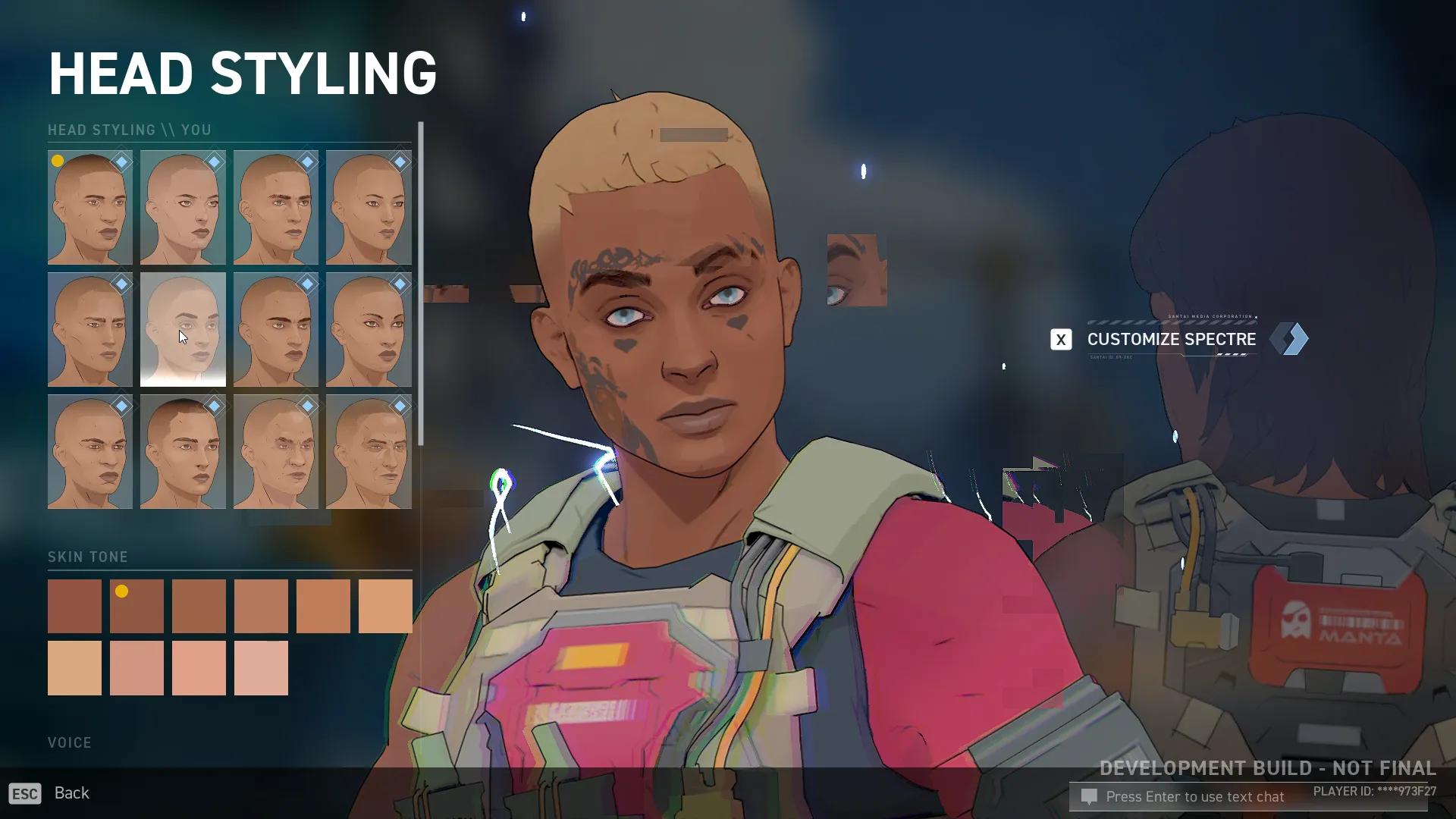This screenshot has height=819, width=1456.
Task: Activate the text chat box
Action: [1194, 797]
